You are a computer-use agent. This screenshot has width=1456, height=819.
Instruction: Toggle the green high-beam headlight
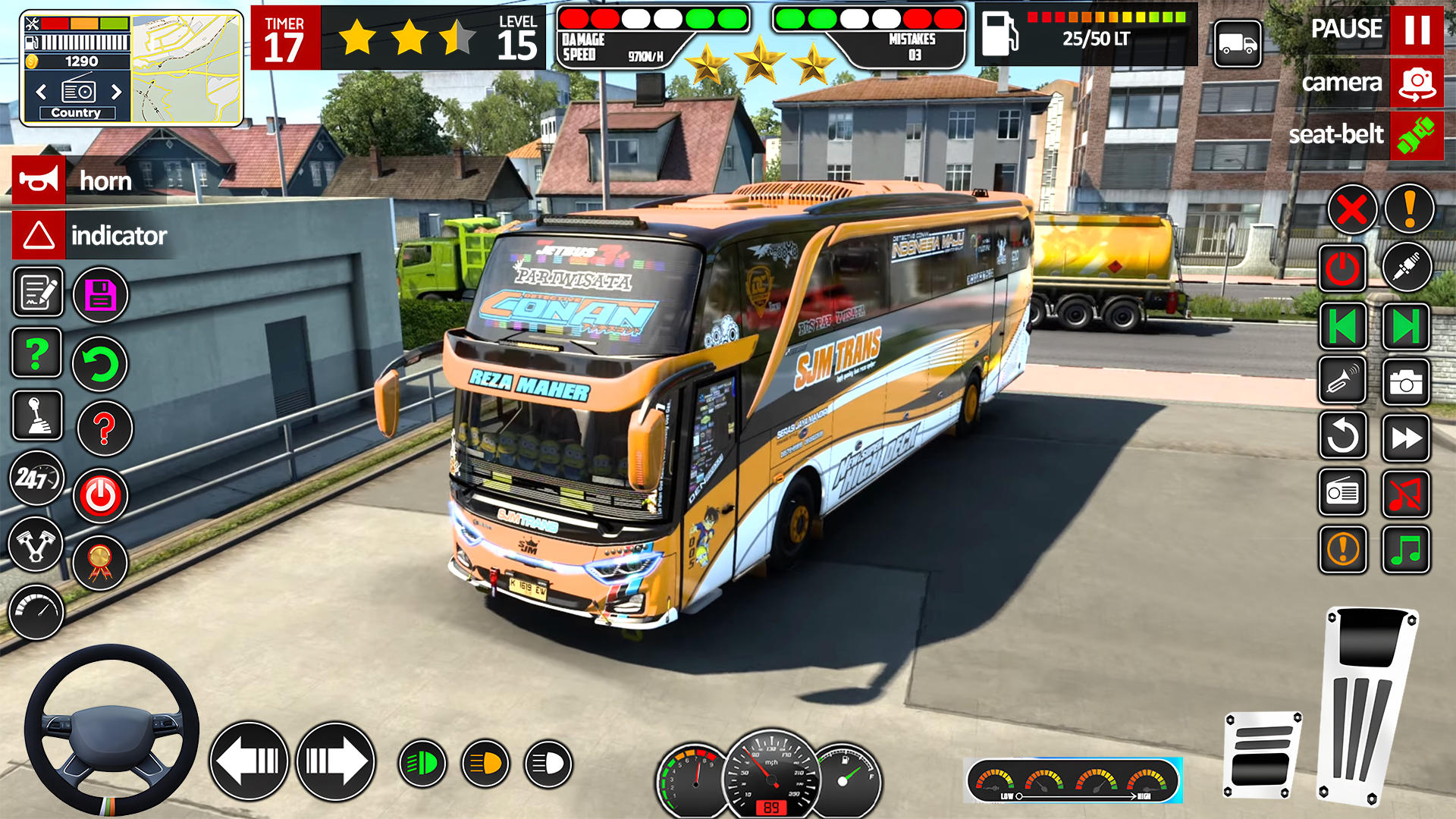tap(422, 763)
